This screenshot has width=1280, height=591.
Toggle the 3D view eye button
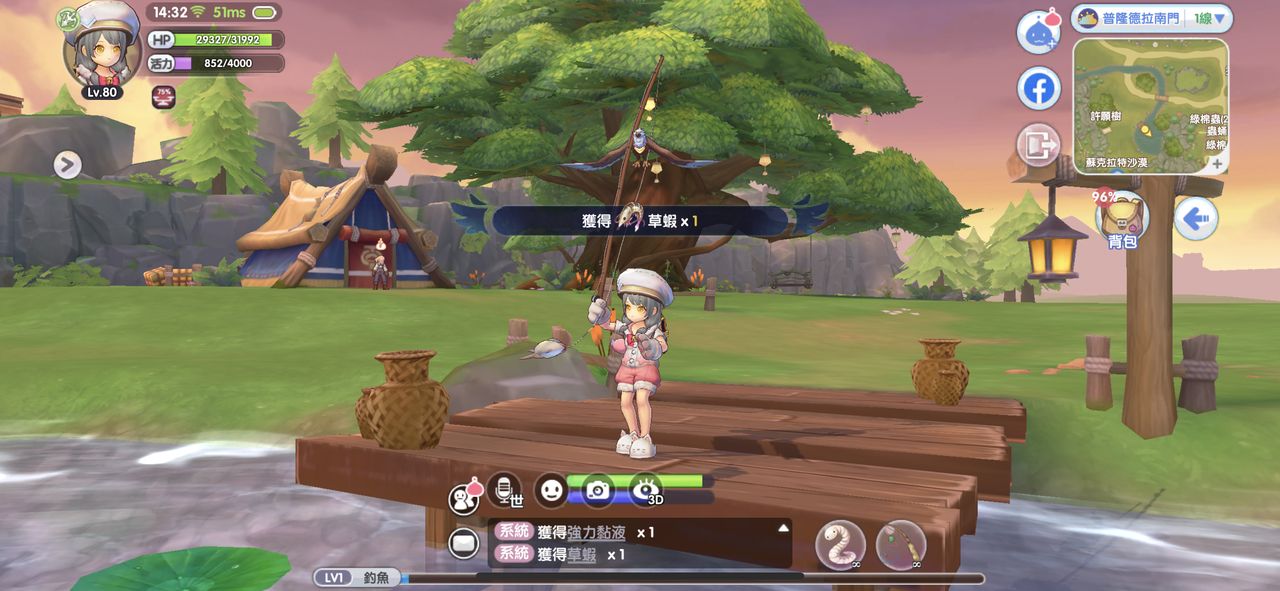pyautogui.click(x=646, y=489)
